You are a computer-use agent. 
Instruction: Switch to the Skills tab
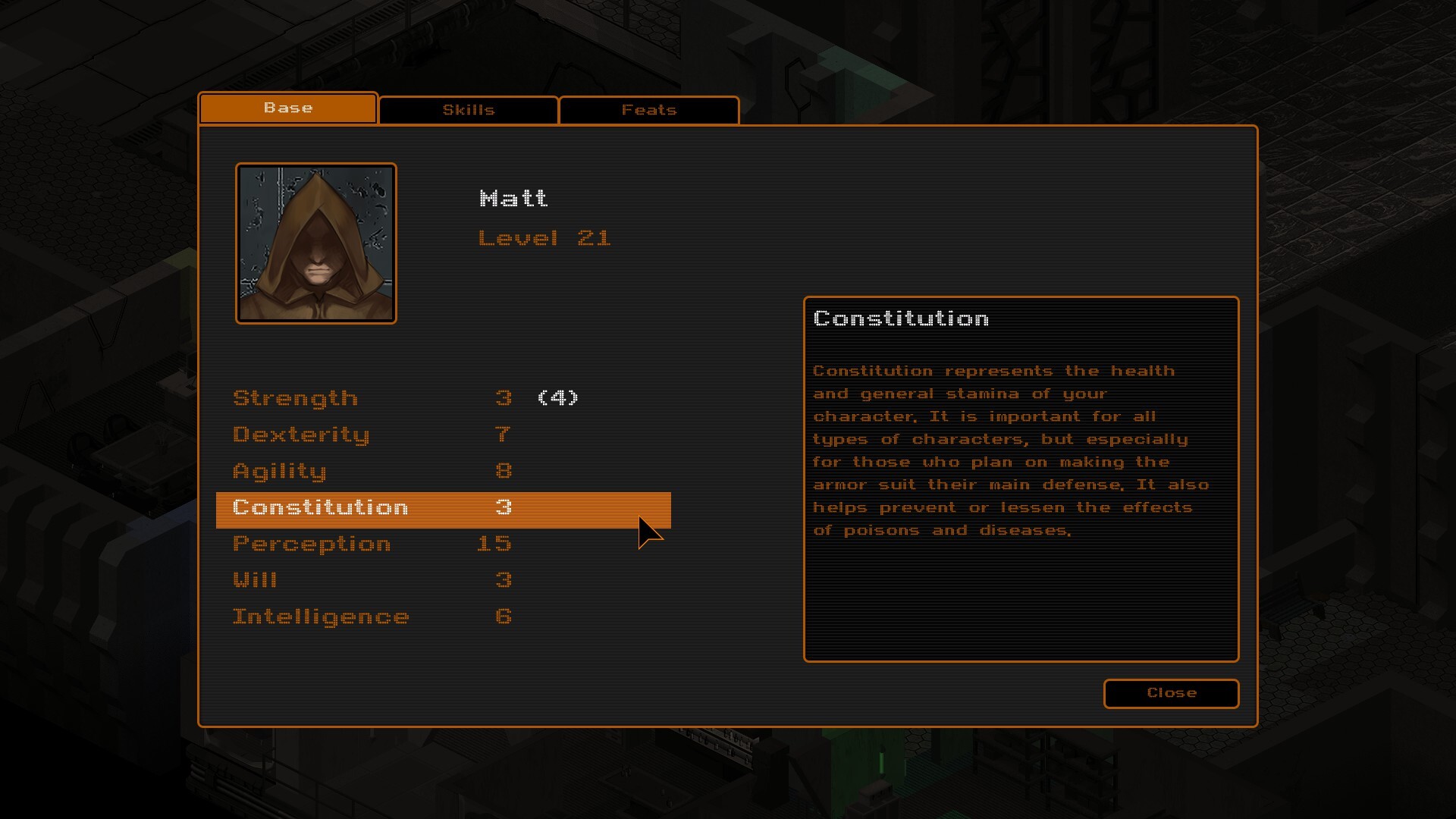pyautogui.click(x=468, y=109)
